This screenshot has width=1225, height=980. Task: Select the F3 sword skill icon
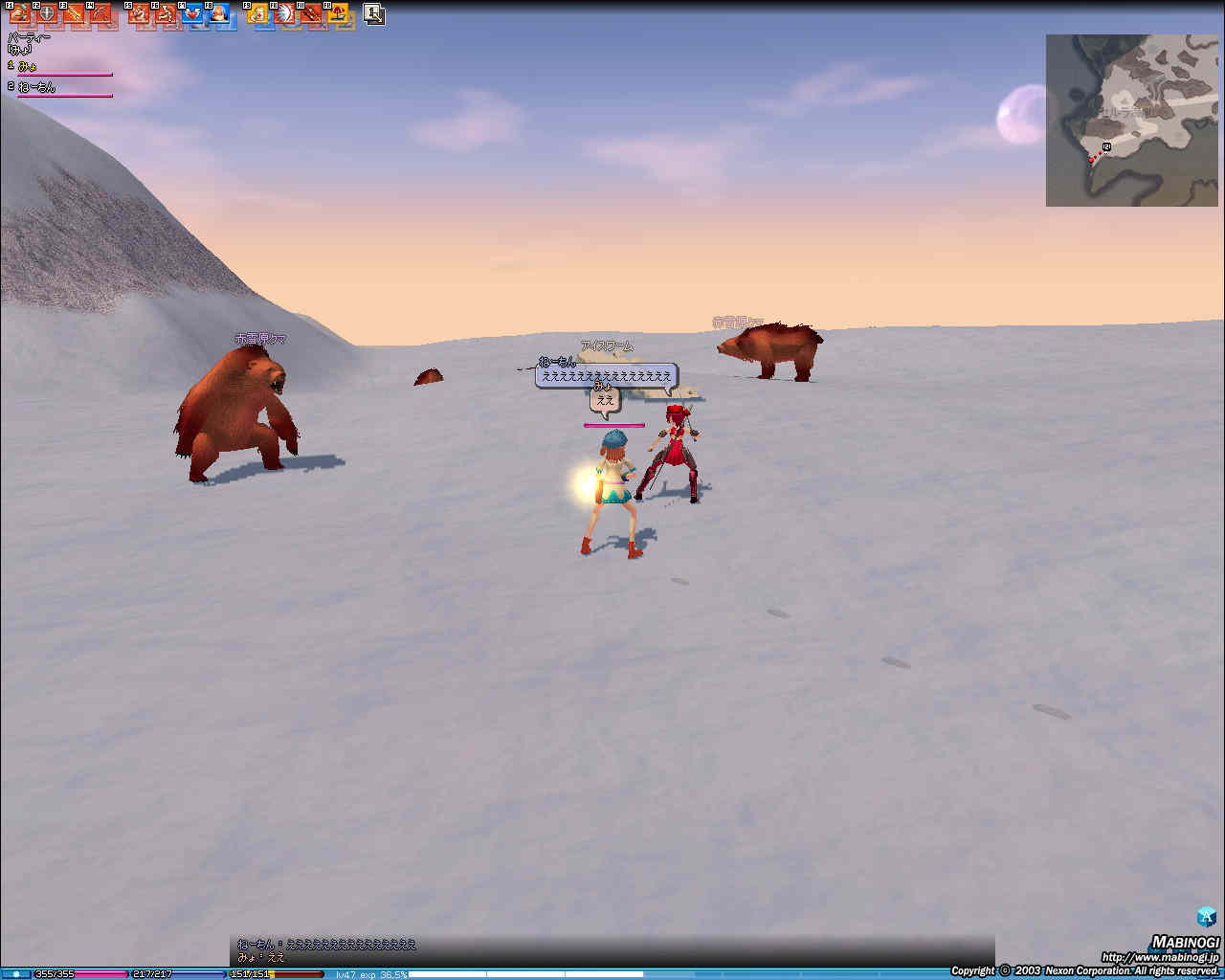coord(74,14)
